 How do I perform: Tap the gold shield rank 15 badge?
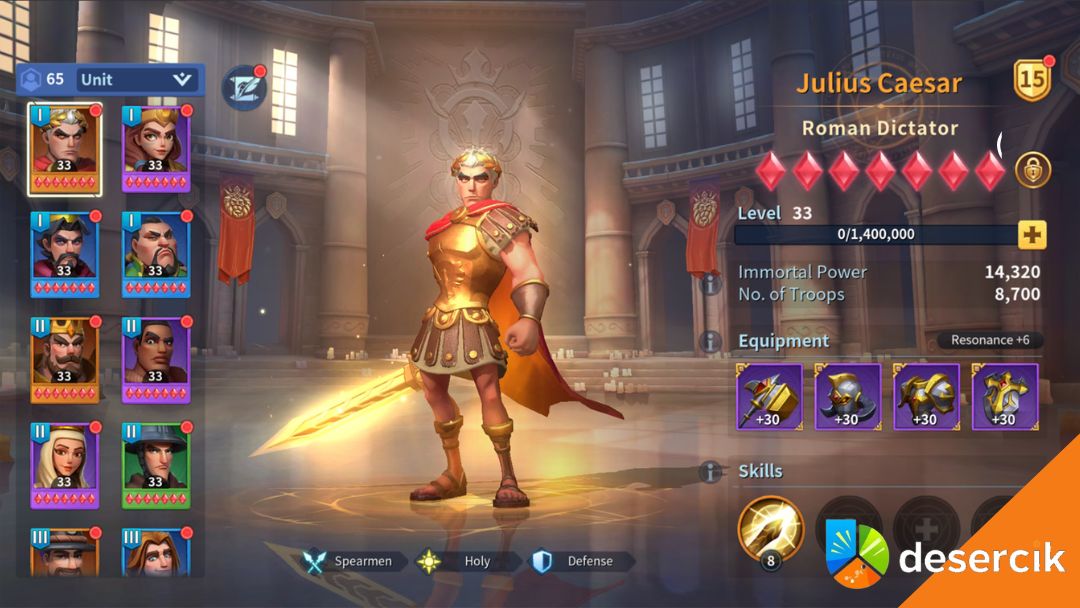[x=1032, y=81]
